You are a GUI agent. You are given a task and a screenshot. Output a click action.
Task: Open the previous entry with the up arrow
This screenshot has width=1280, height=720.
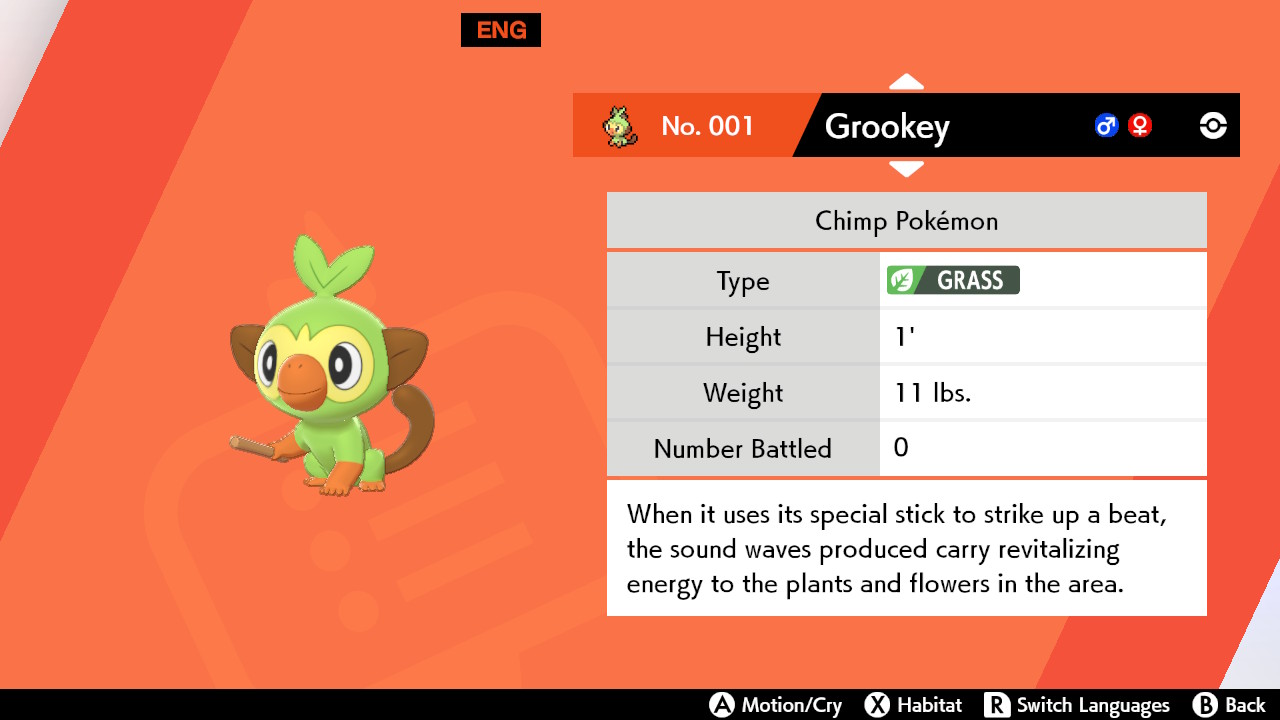[x=906, y=80]
